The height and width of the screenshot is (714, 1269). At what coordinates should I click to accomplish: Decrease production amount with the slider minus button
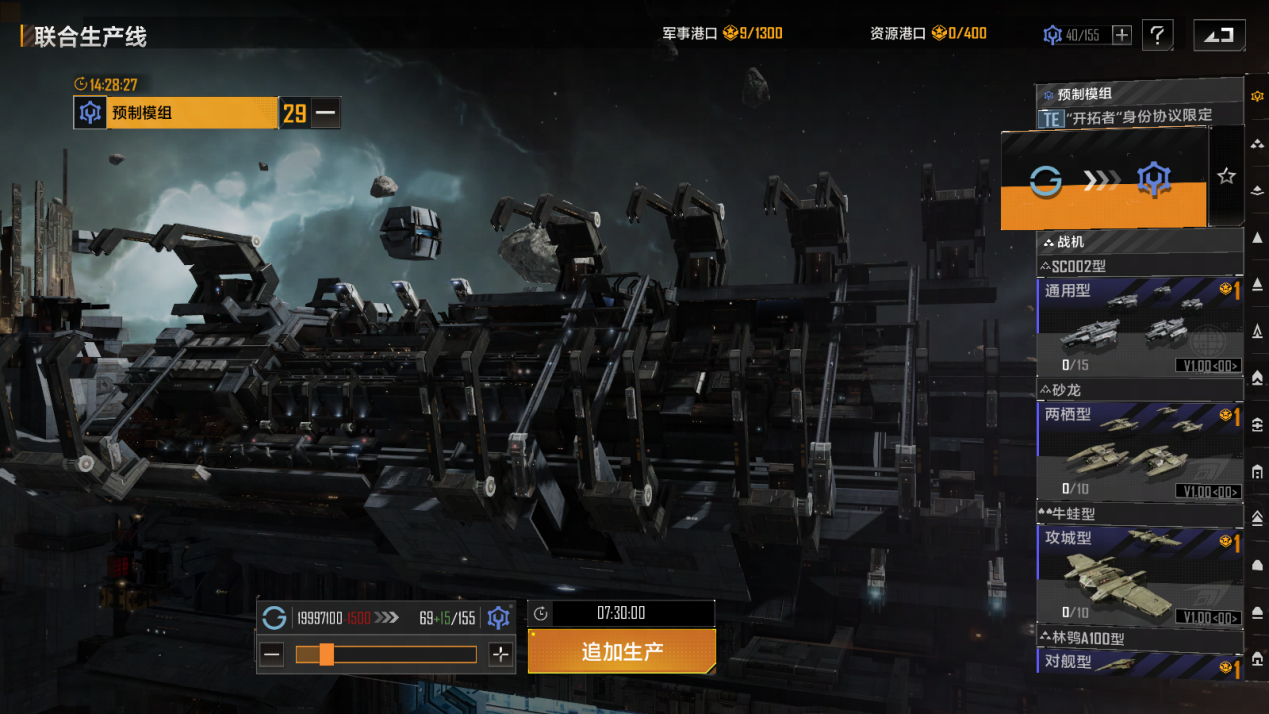pos(271,655)
